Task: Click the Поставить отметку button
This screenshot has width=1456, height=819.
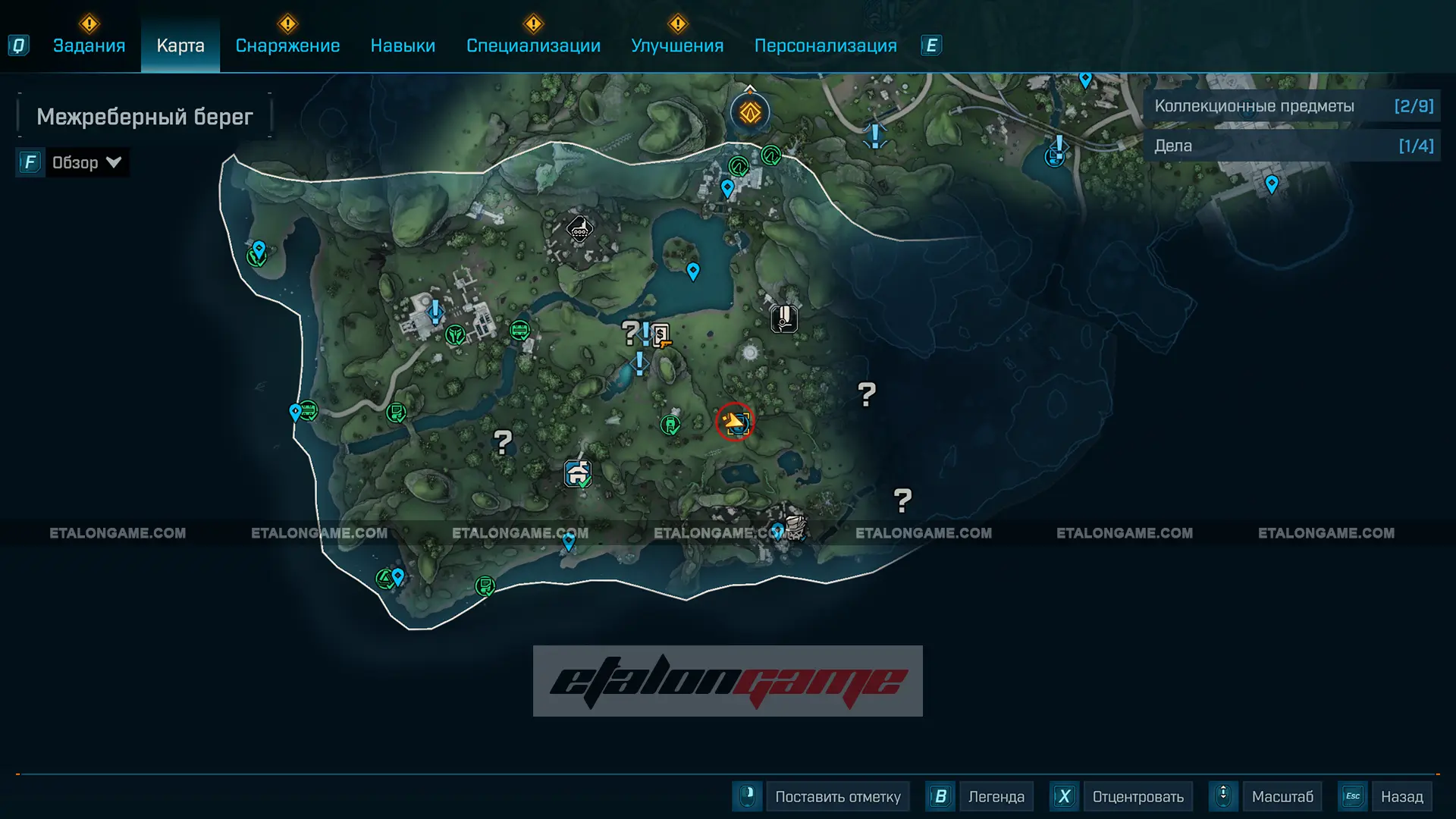Action: tap(837, 796)
